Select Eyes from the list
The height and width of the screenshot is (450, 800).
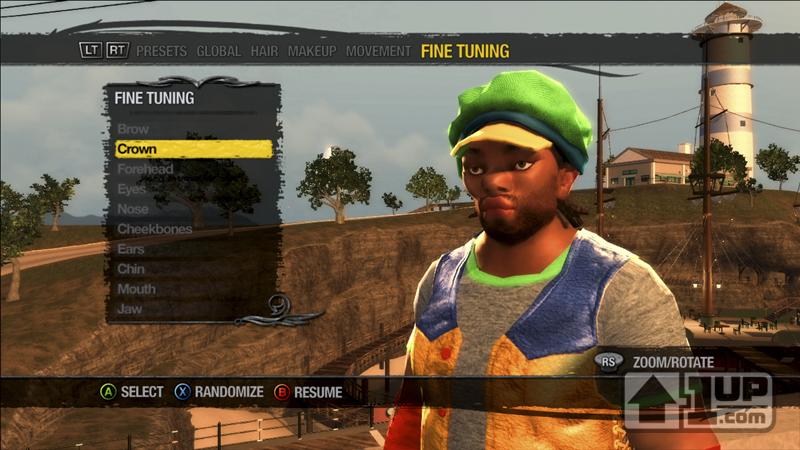132,189
